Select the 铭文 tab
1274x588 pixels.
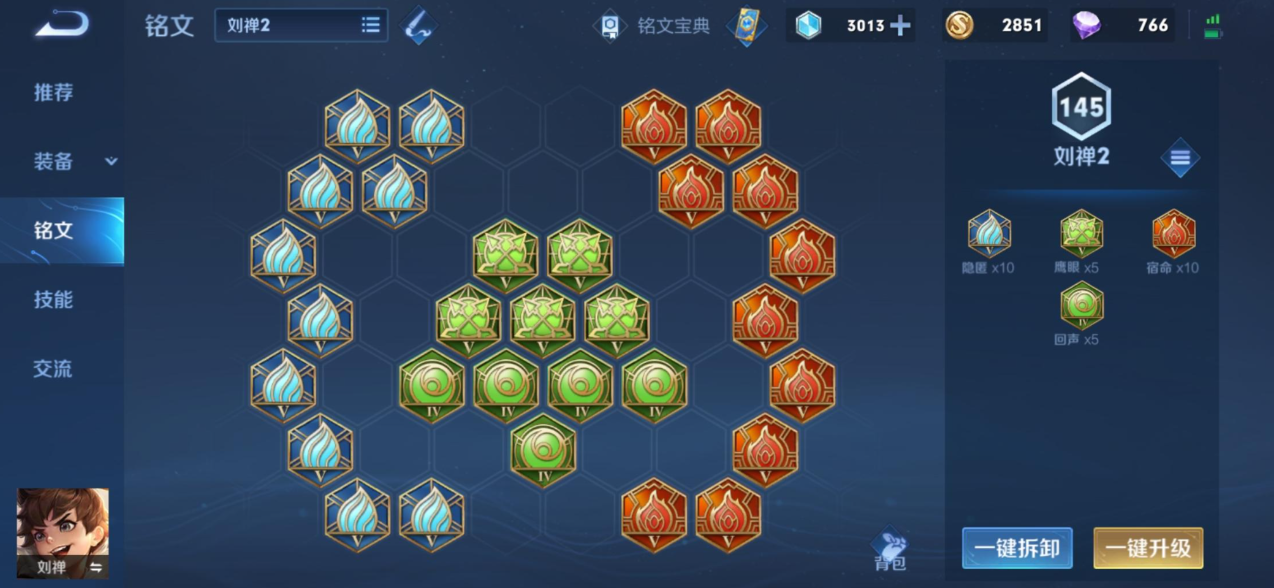click(x=54, y=231)
